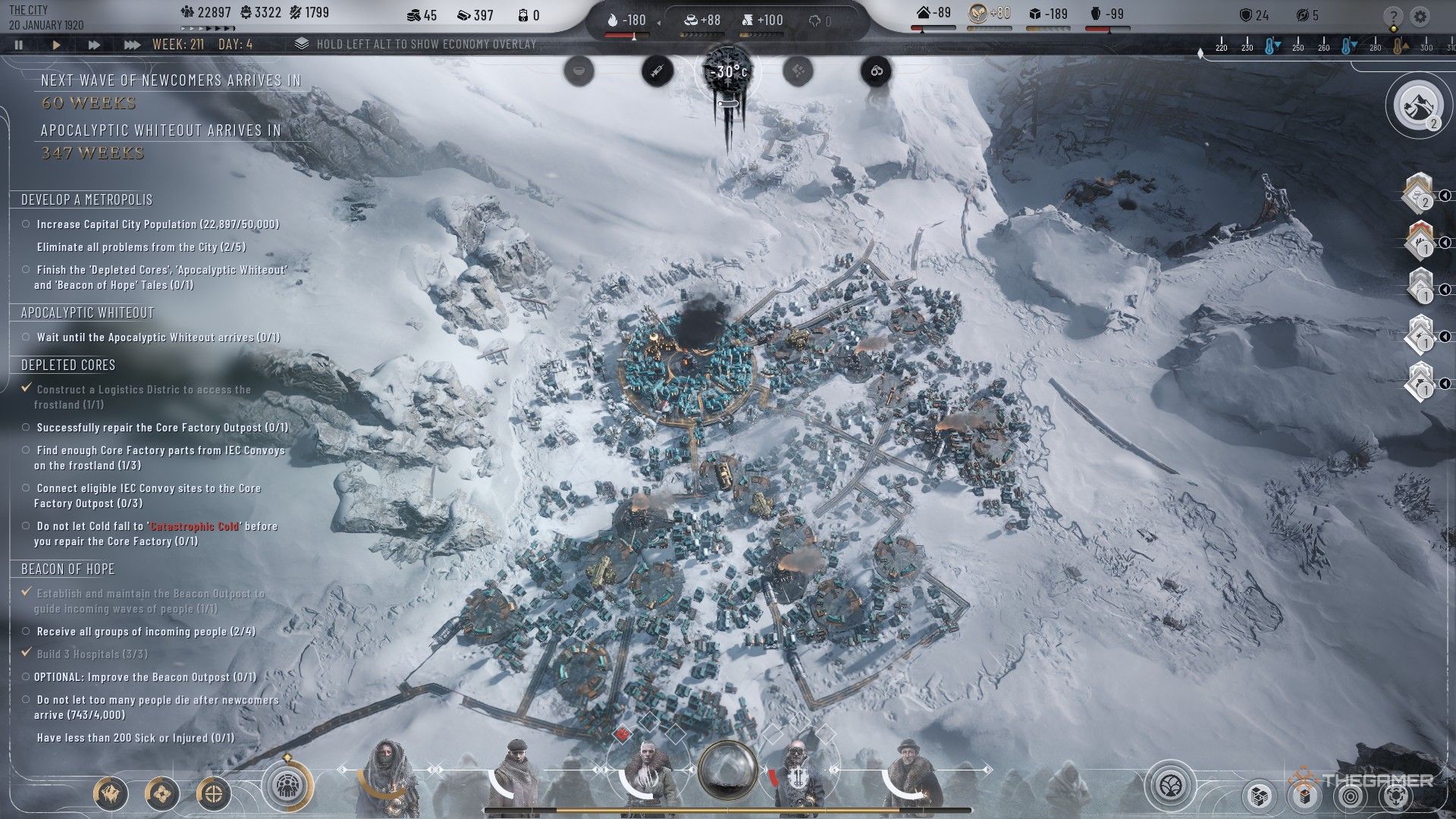Click the bowl hunger problem icon

(579, 71)
